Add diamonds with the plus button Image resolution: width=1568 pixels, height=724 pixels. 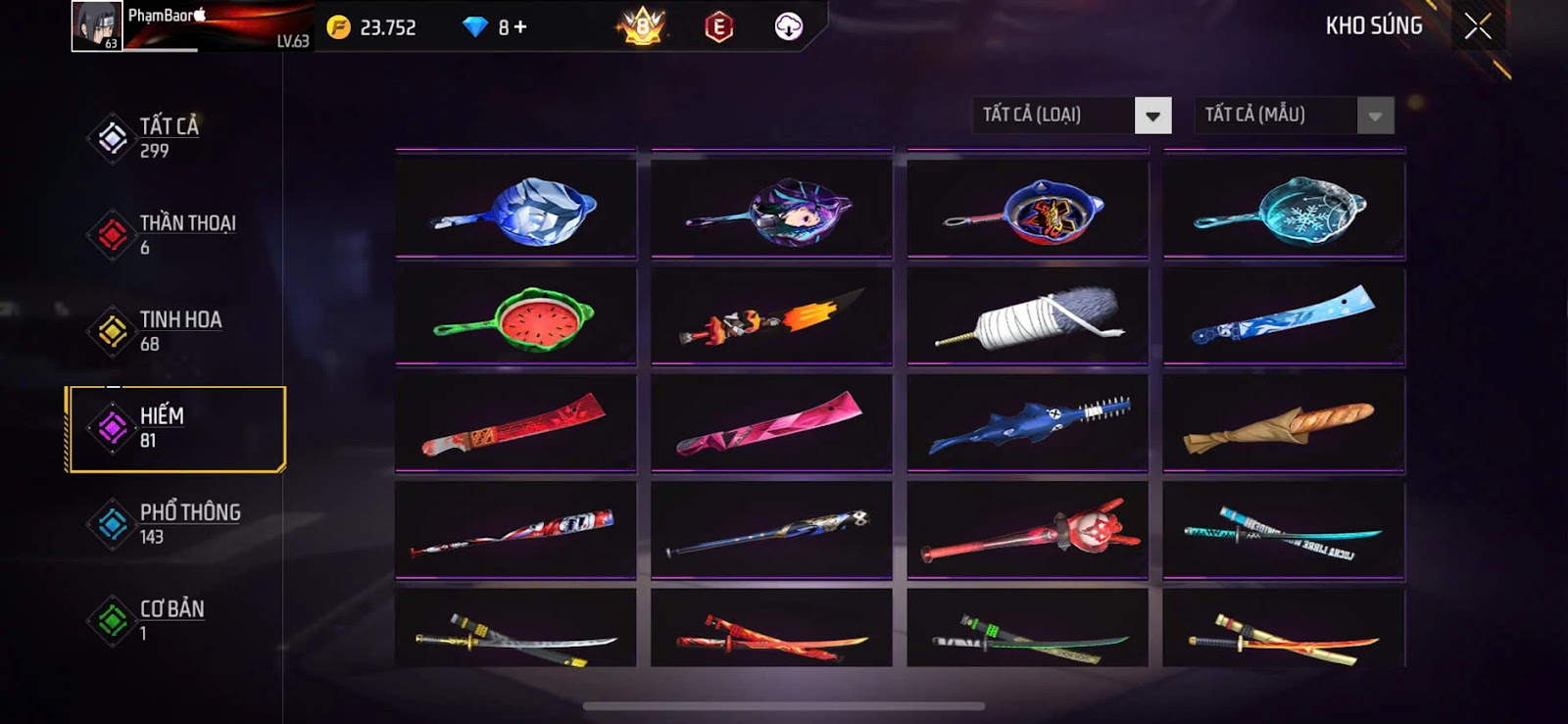520,27
